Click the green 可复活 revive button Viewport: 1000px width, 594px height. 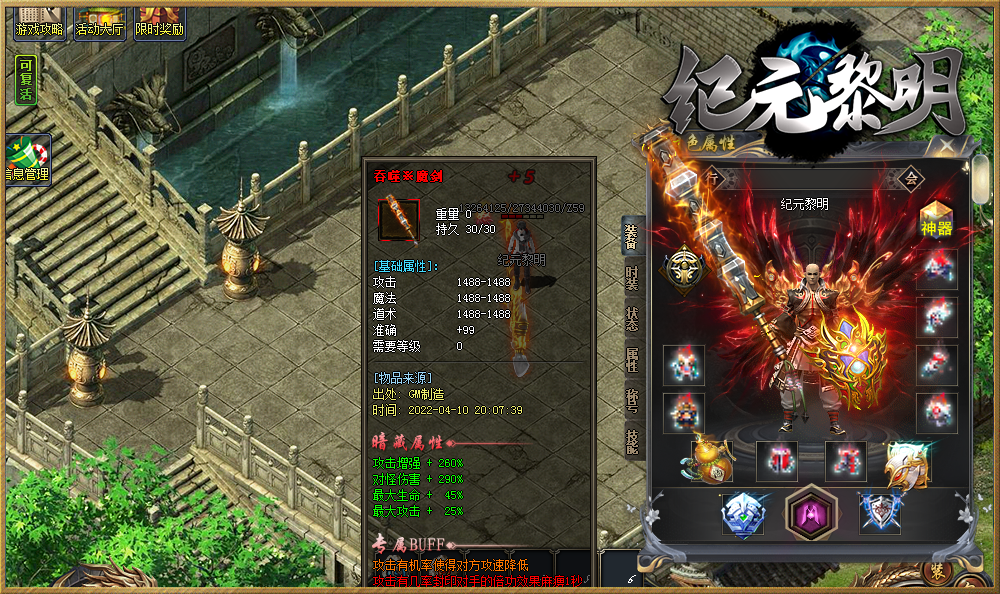coord(26,80)
